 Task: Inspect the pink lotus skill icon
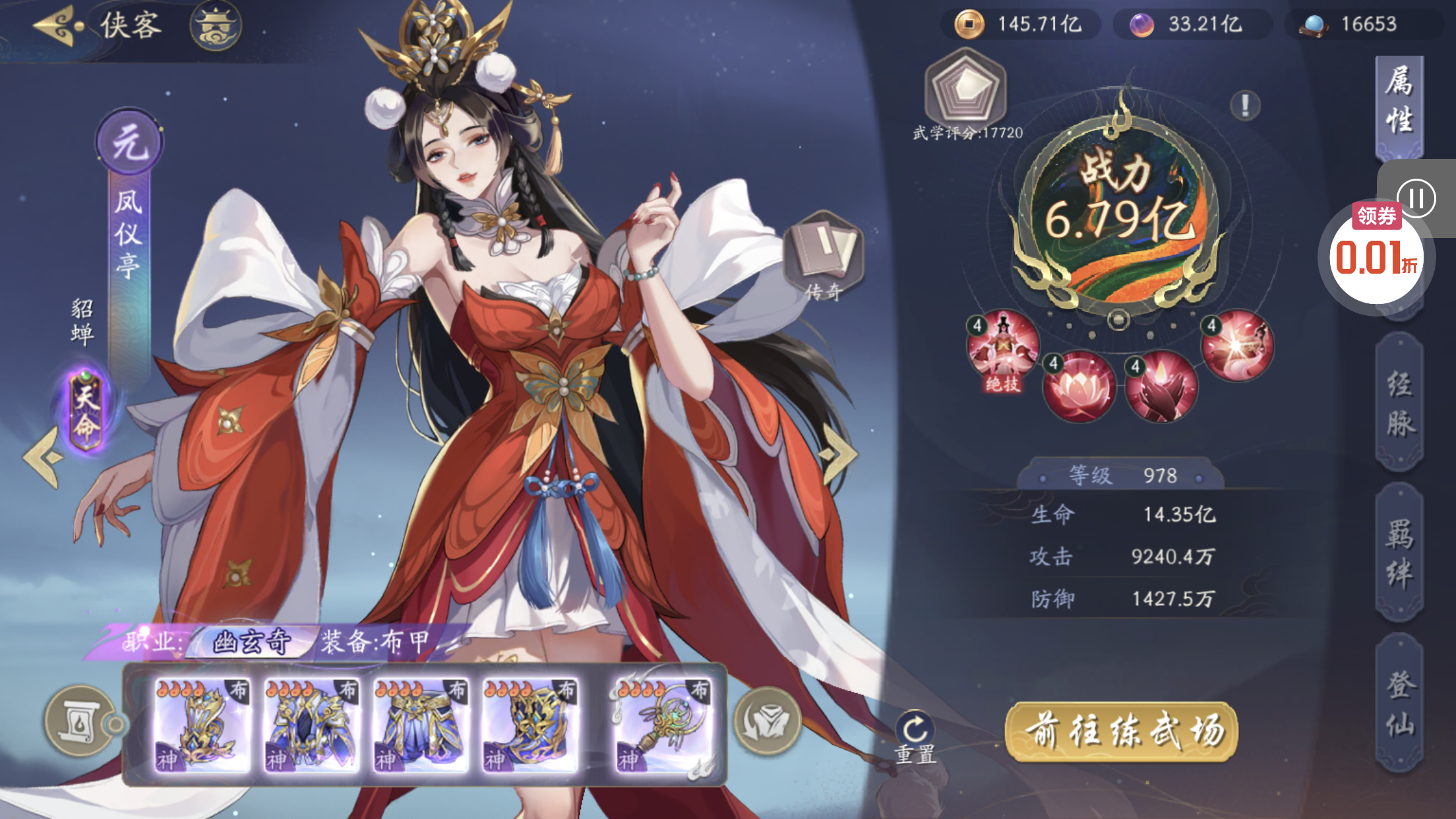[1079, 386]
